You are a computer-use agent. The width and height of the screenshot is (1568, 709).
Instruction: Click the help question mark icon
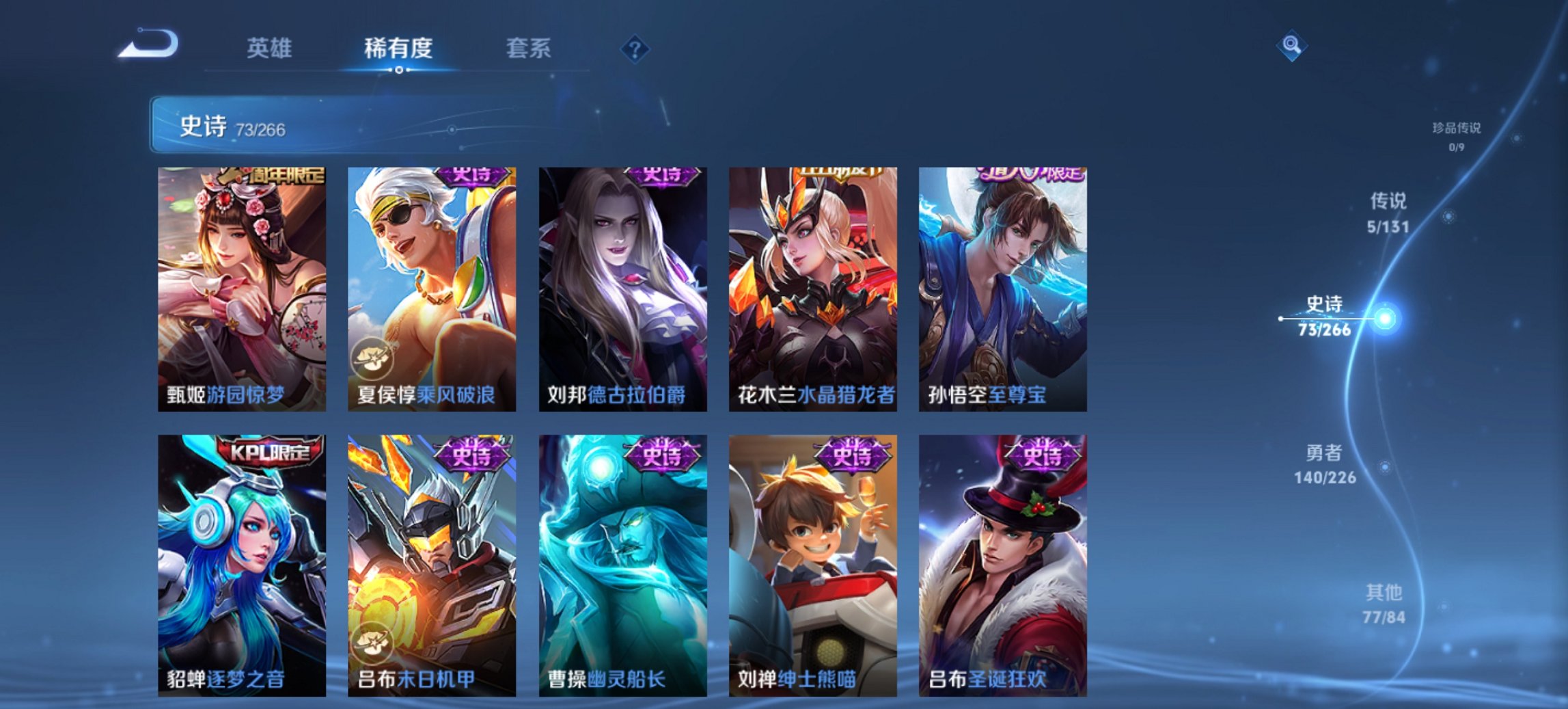634,48
